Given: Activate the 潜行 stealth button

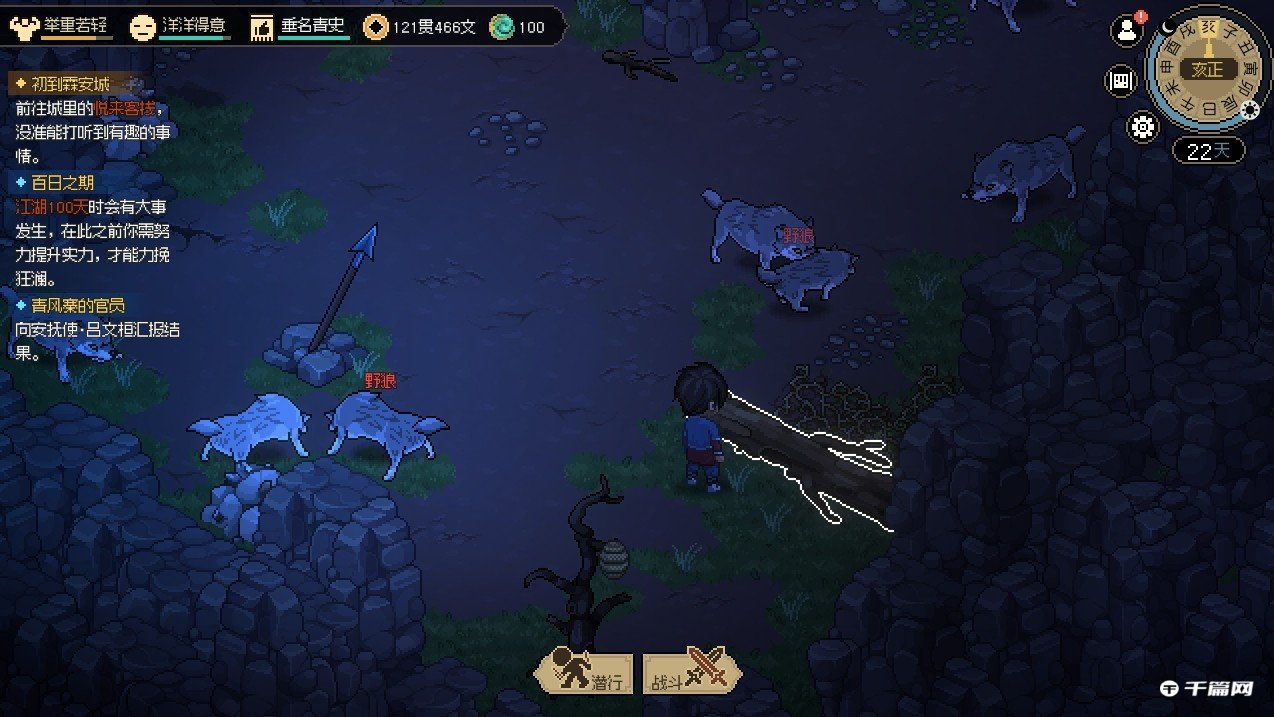Looking at the screenshot, I should pos(585,673).
